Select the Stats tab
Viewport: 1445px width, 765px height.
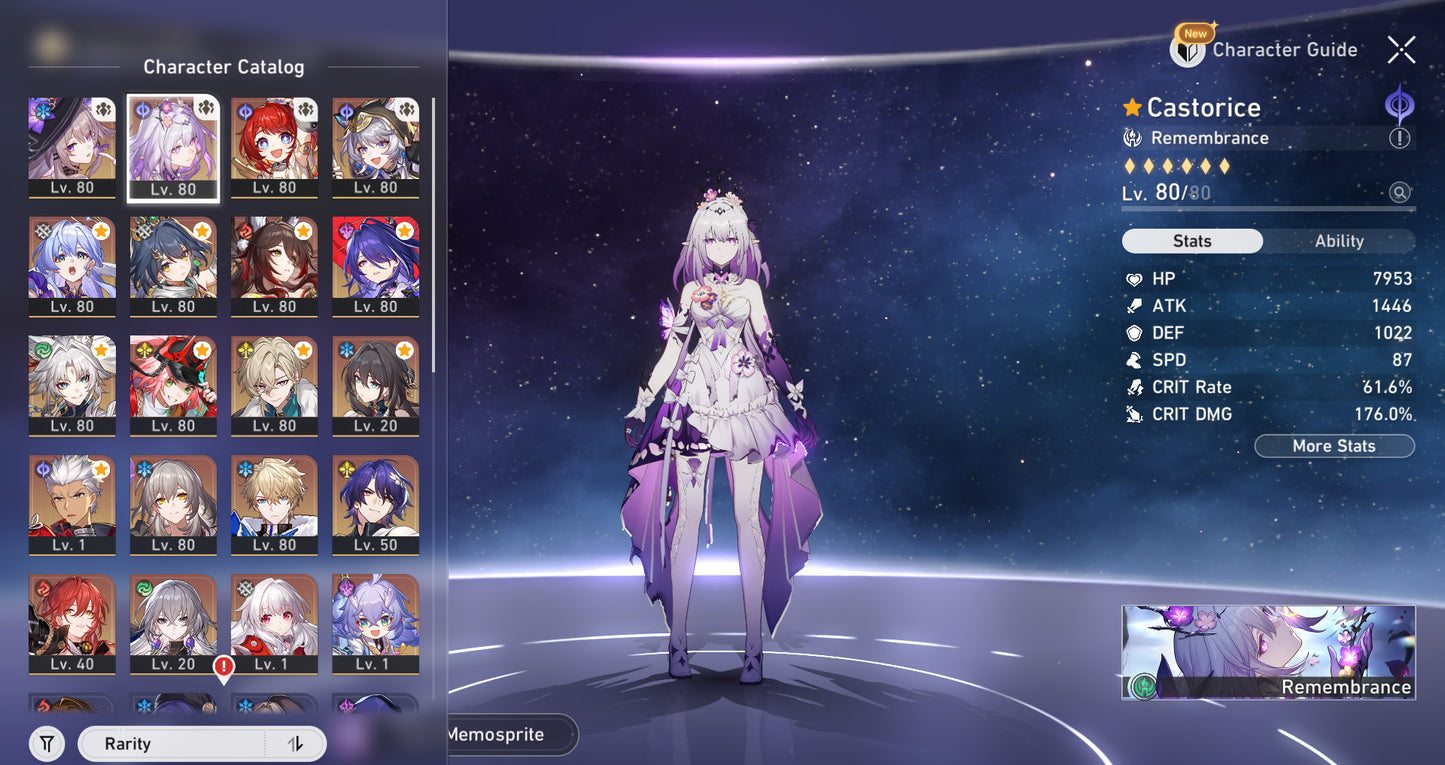(1192, 241)
